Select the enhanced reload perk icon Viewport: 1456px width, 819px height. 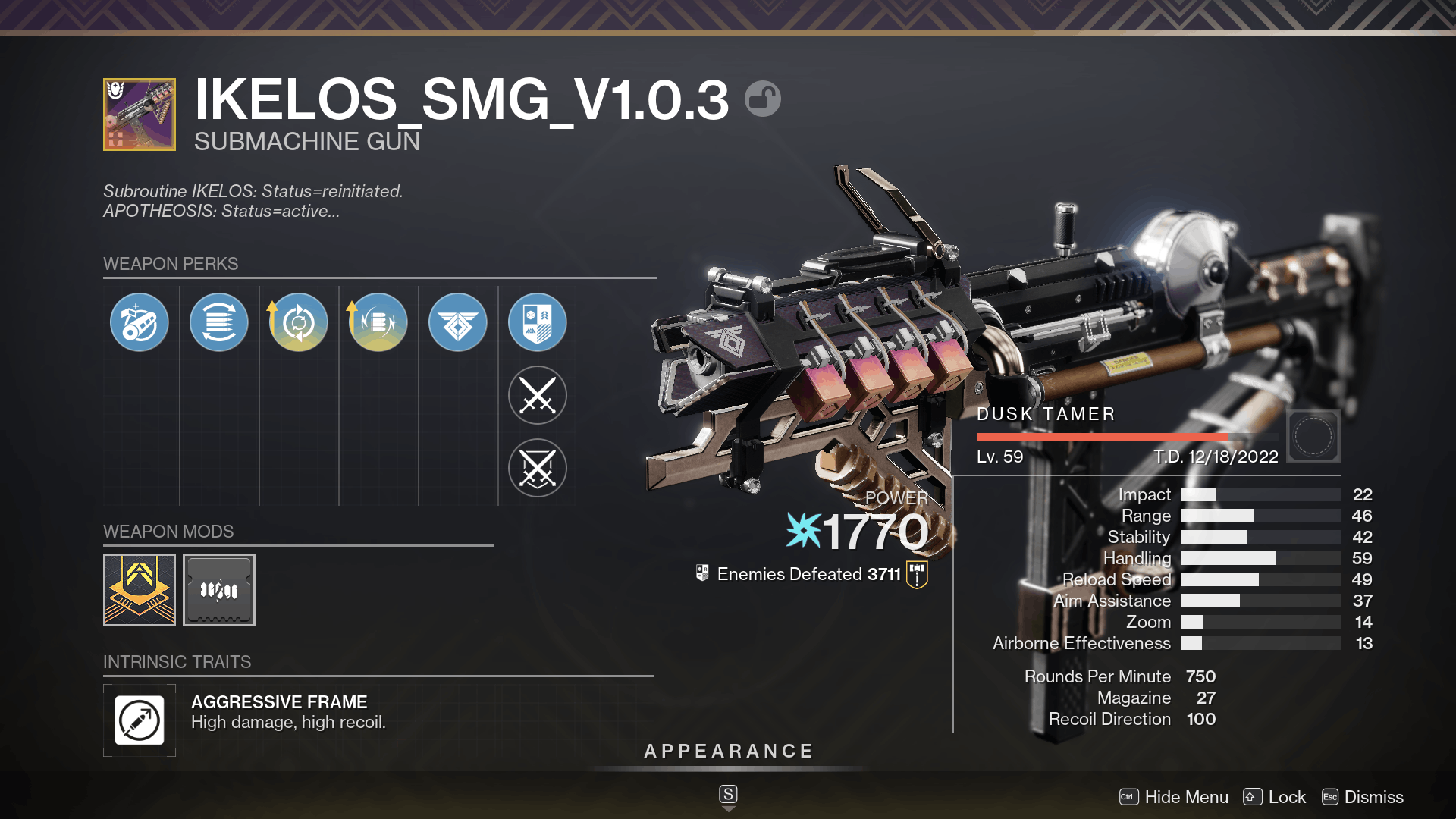pos(298,322)
